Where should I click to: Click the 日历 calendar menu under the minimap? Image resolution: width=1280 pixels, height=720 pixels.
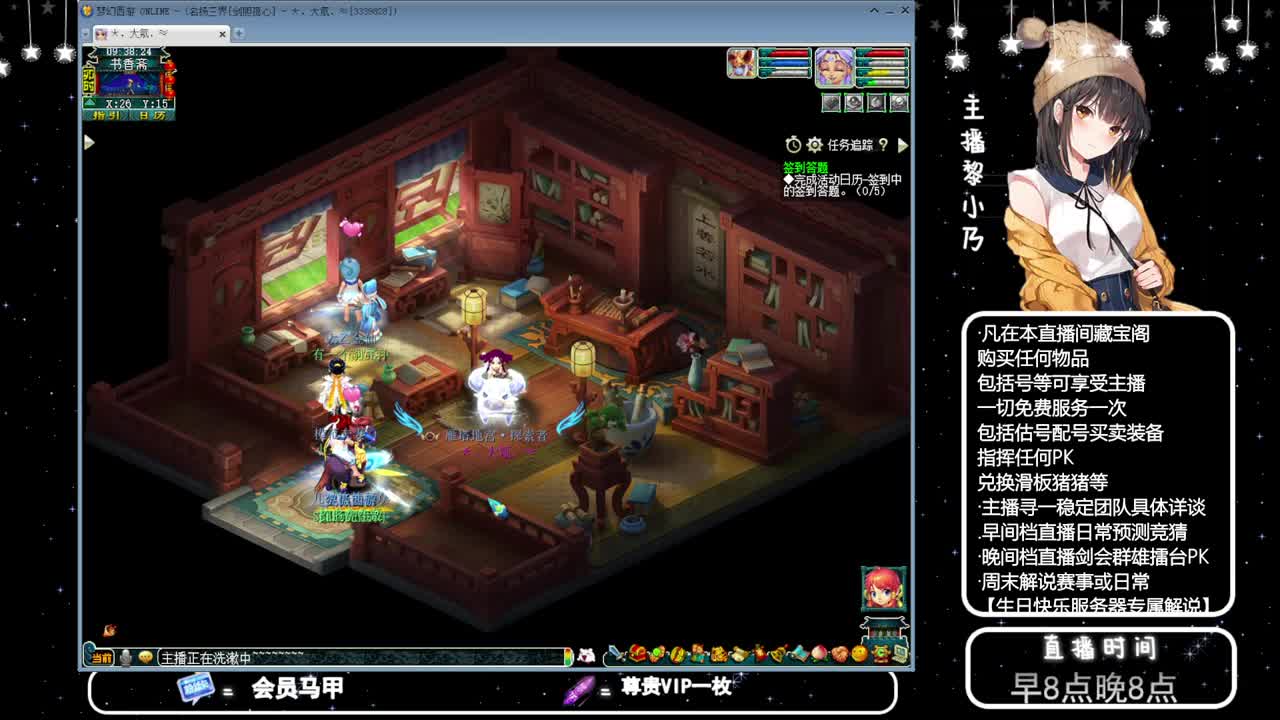[x=152, y=115]
